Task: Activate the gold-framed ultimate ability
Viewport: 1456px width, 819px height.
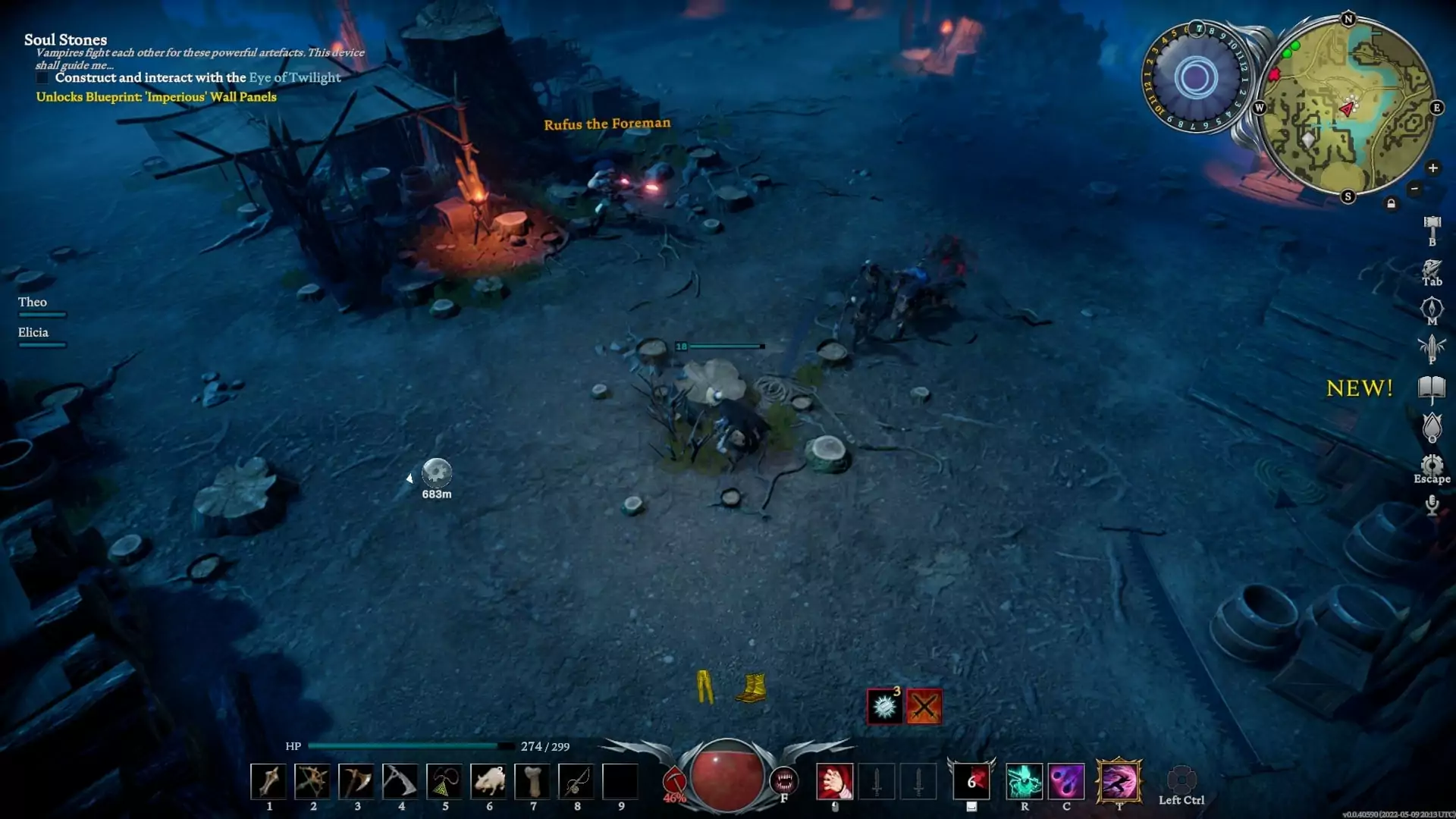Action: click(x=1119, y=781)
